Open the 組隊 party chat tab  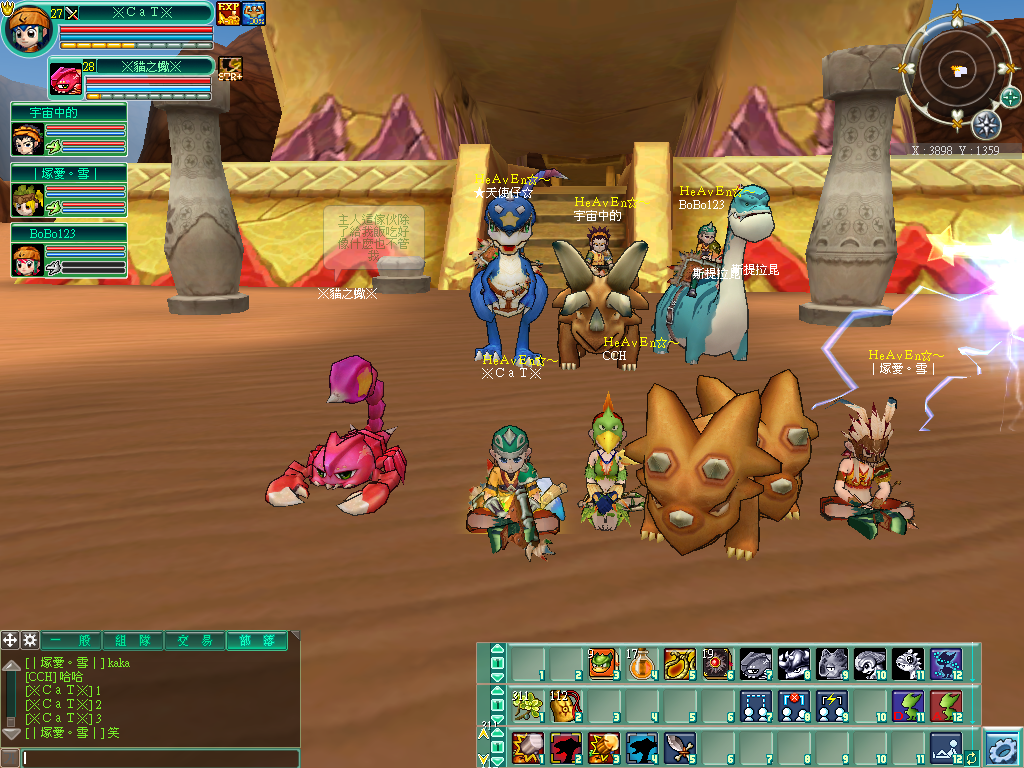click(134, 641)
